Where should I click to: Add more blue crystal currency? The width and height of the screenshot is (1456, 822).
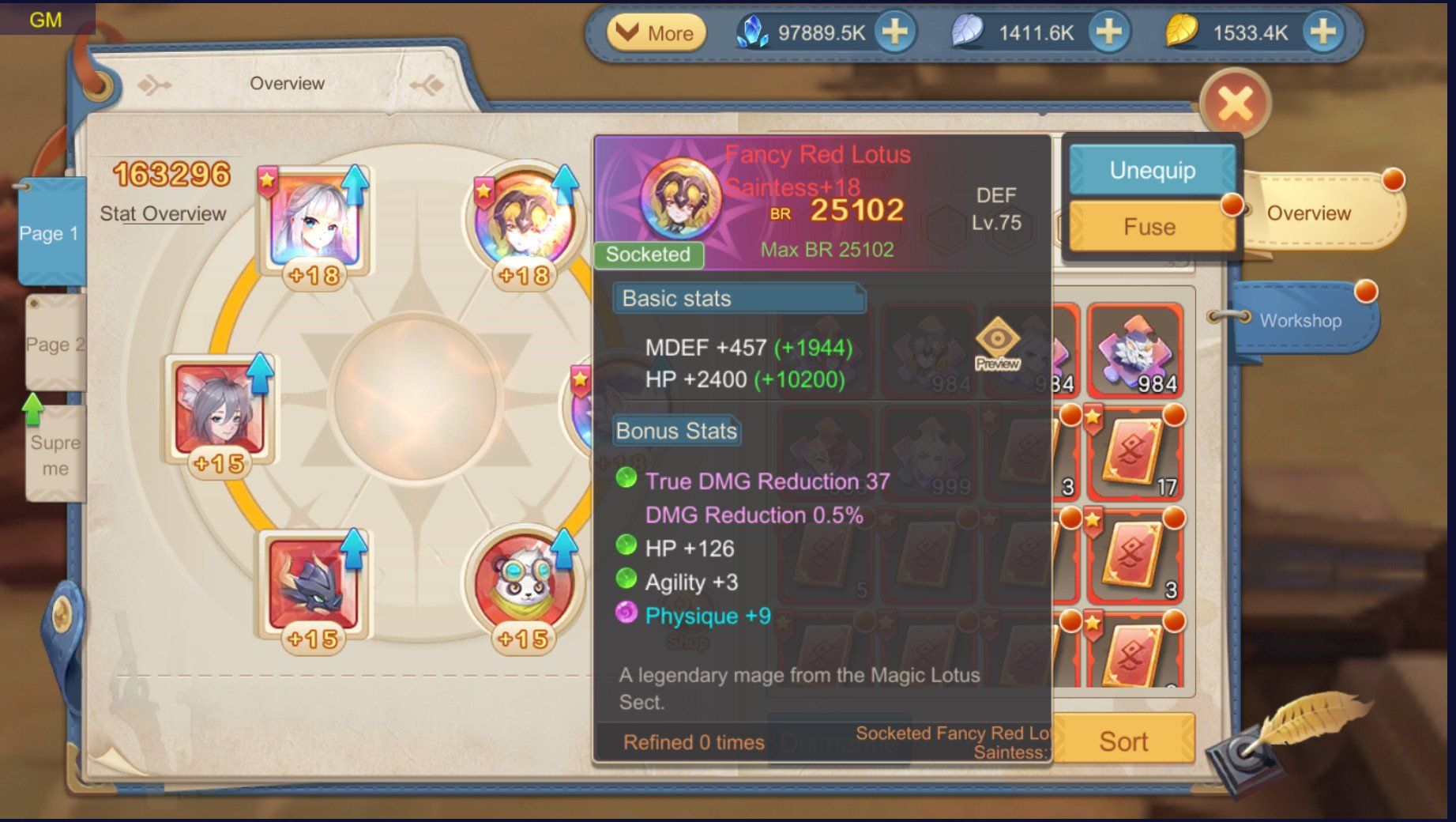[894, 32]
